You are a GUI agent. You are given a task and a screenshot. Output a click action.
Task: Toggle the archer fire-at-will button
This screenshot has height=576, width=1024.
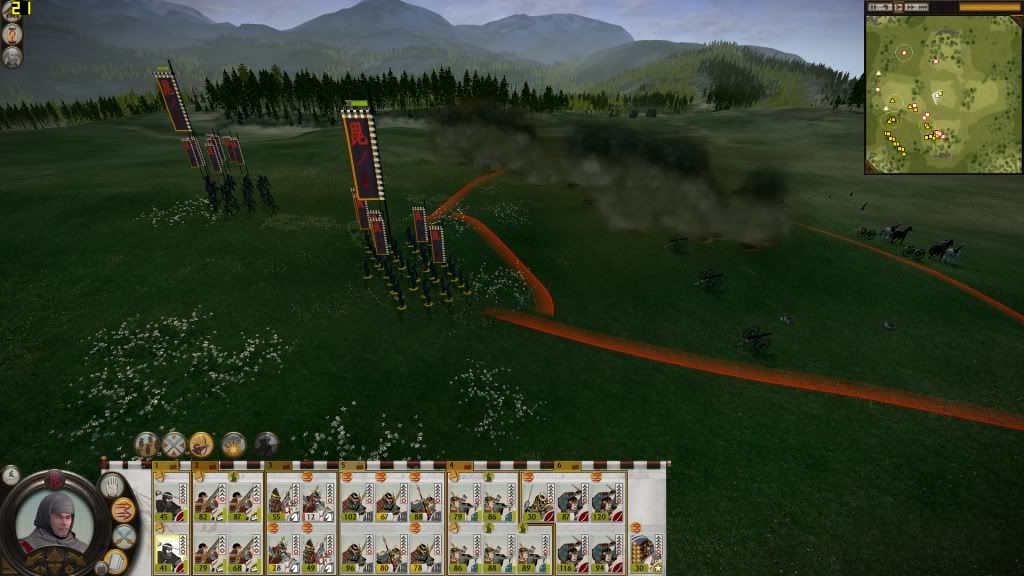[202, 444]
